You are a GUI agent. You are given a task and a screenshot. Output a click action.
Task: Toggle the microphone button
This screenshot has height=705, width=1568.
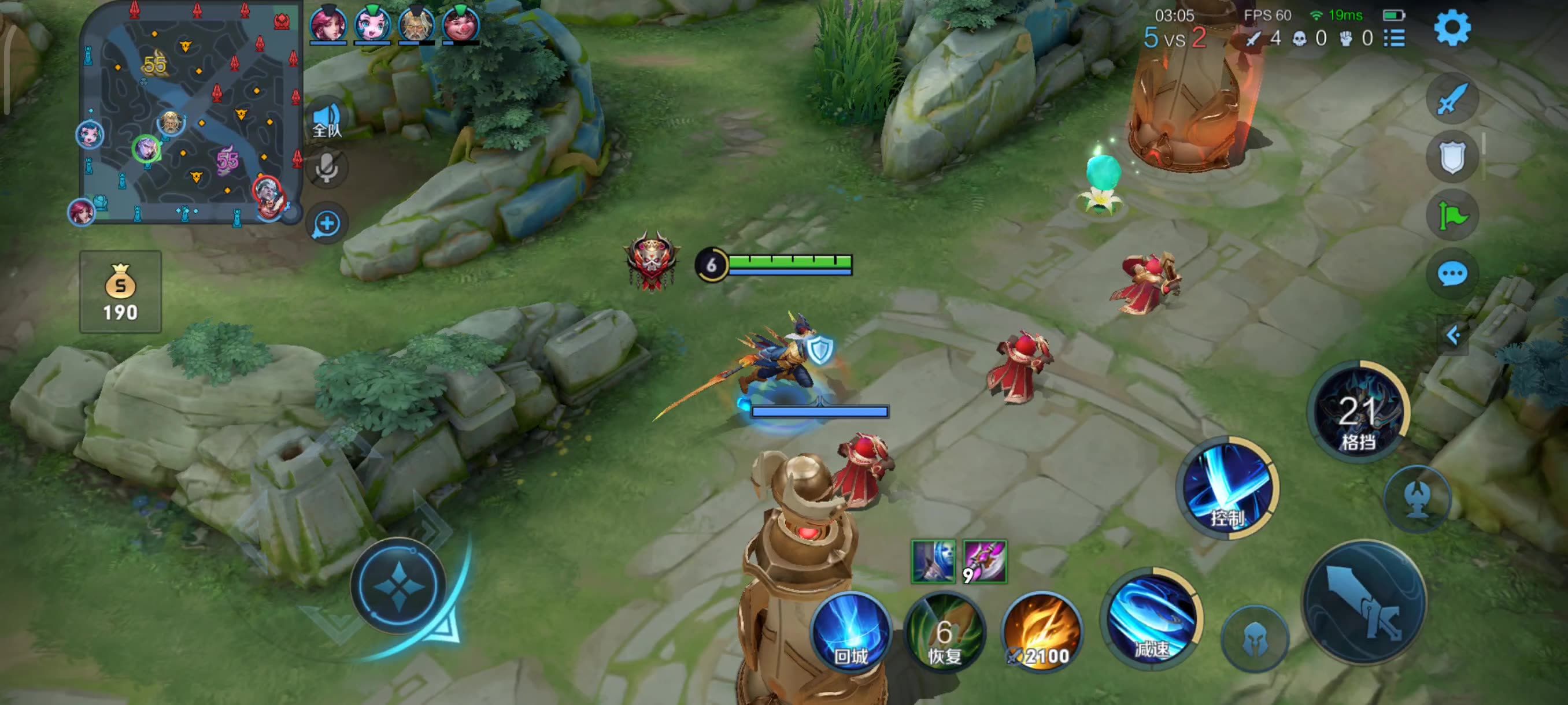[x=327, y=167]
